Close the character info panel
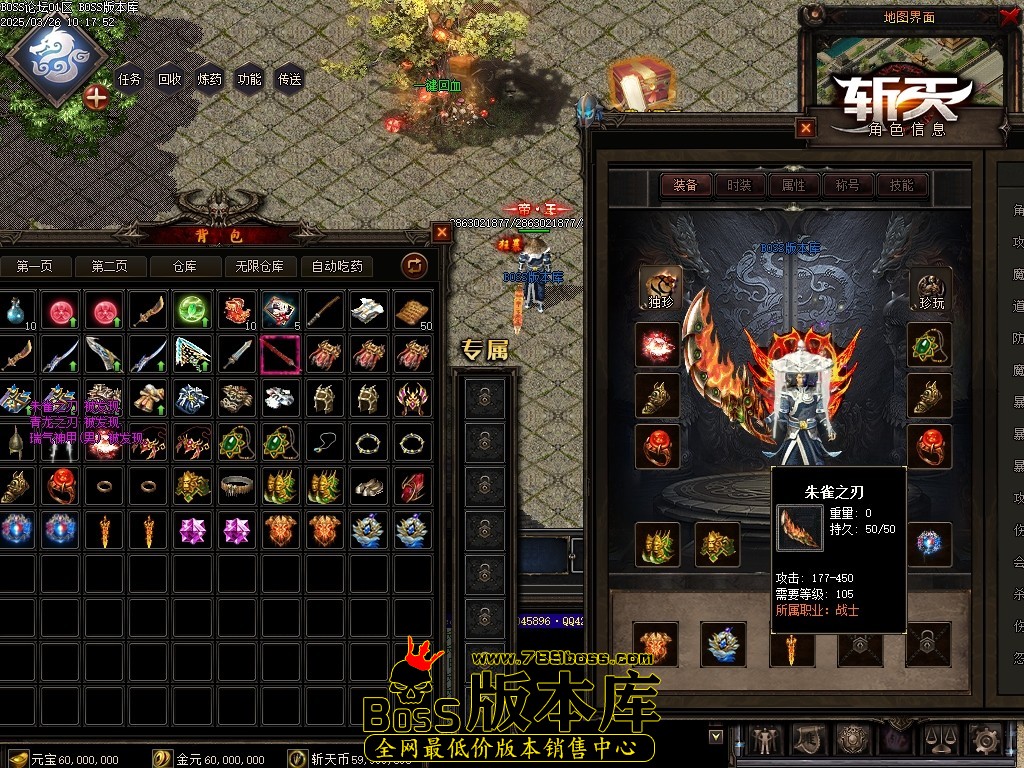Viewport: 1024px width, 768px height. coord(806,128)
